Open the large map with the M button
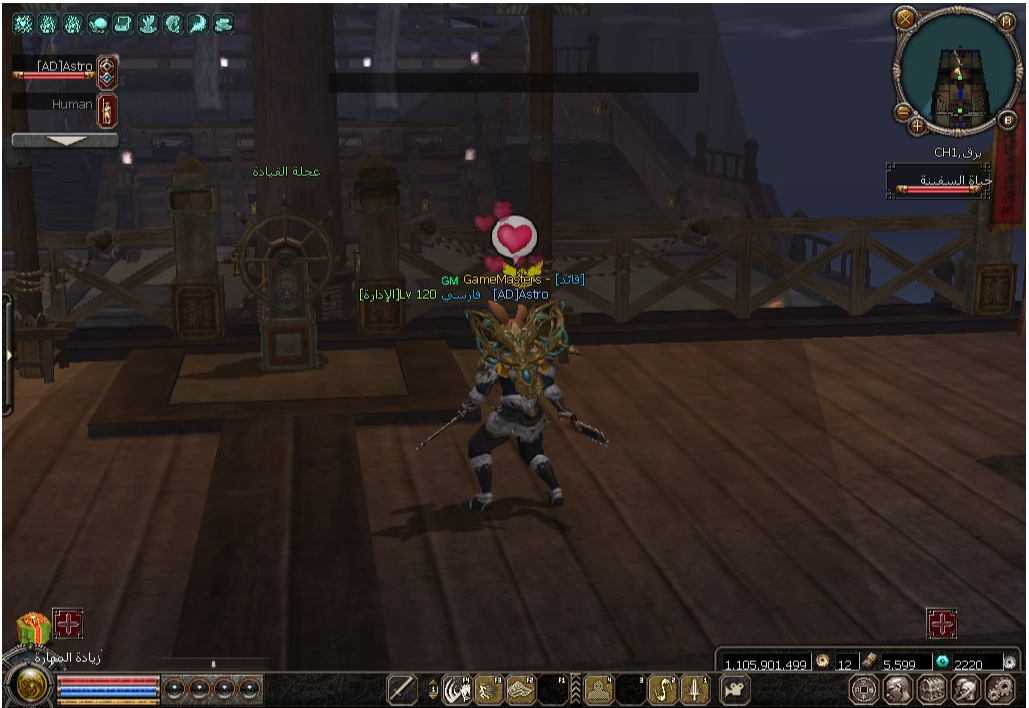This screenshot has width=1029, height=708. [1007, 21]
